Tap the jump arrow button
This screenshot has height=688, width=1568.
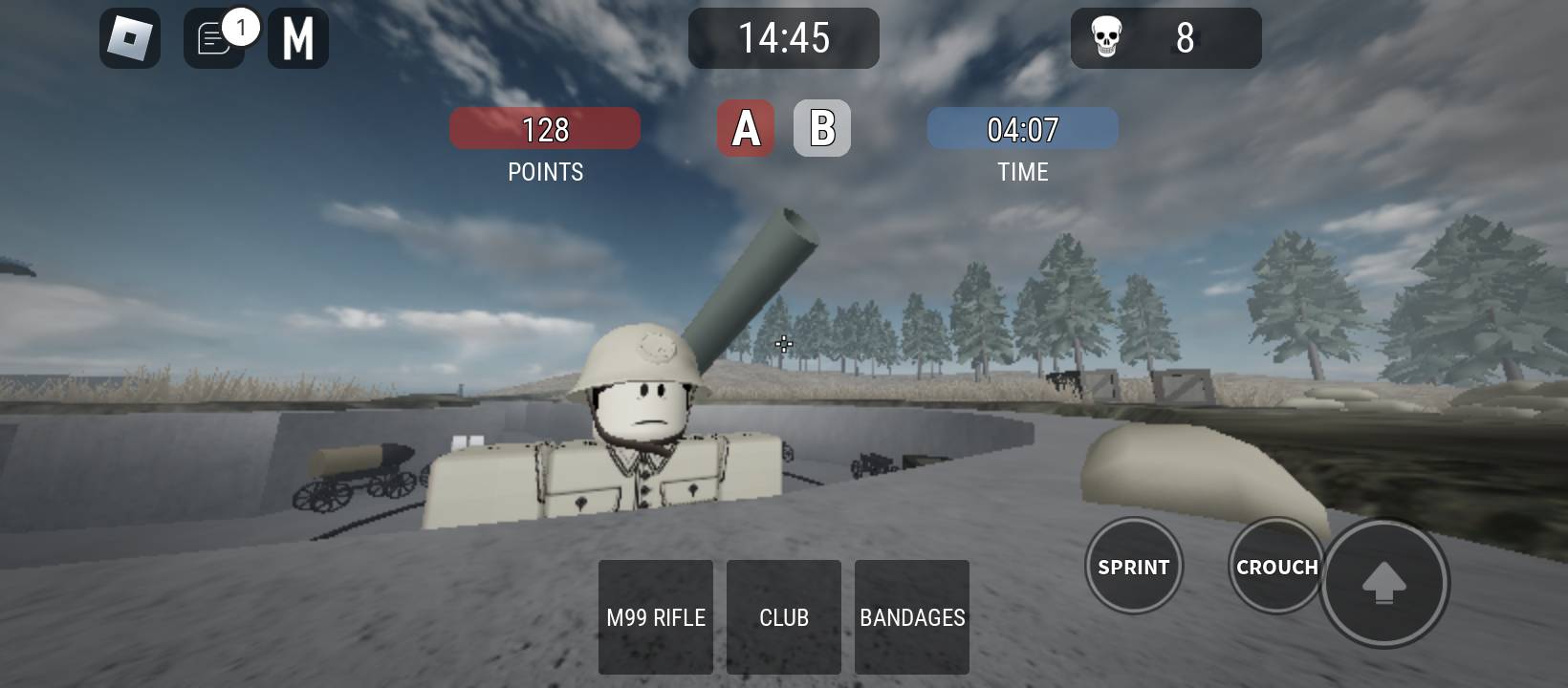1383,583
